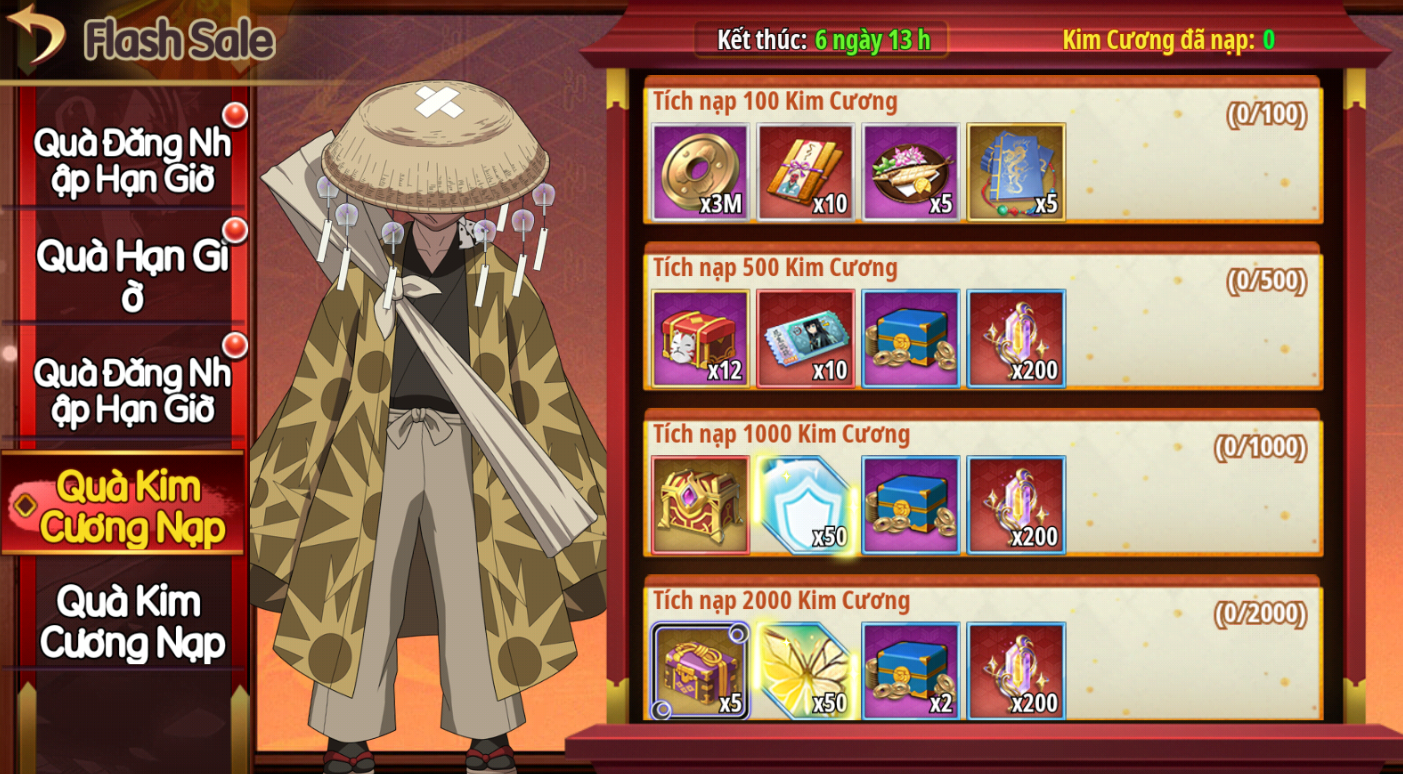
Task: Inspect the red scroll bundle x10 reward
Action: pos(805,172)
